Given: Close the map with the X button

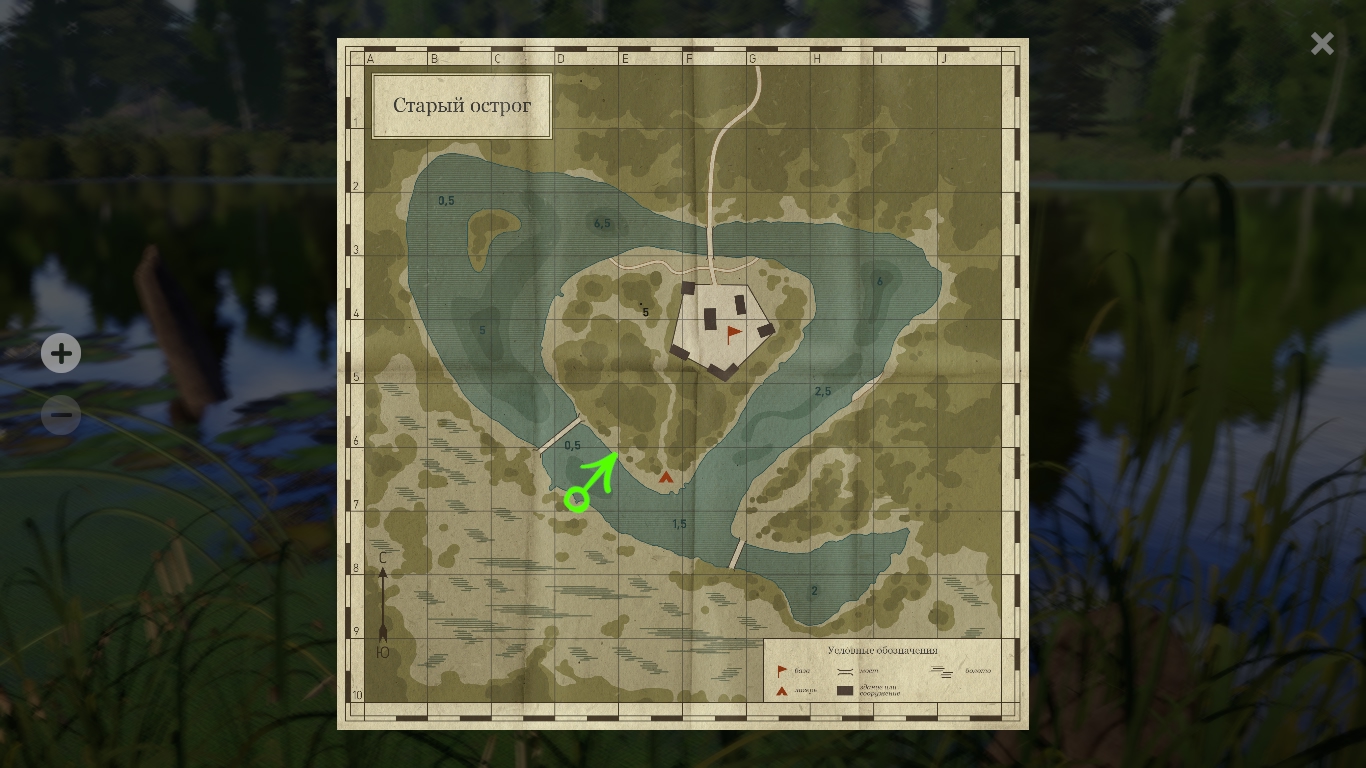Looking at the screenshot, I should tap(1322, 43).
